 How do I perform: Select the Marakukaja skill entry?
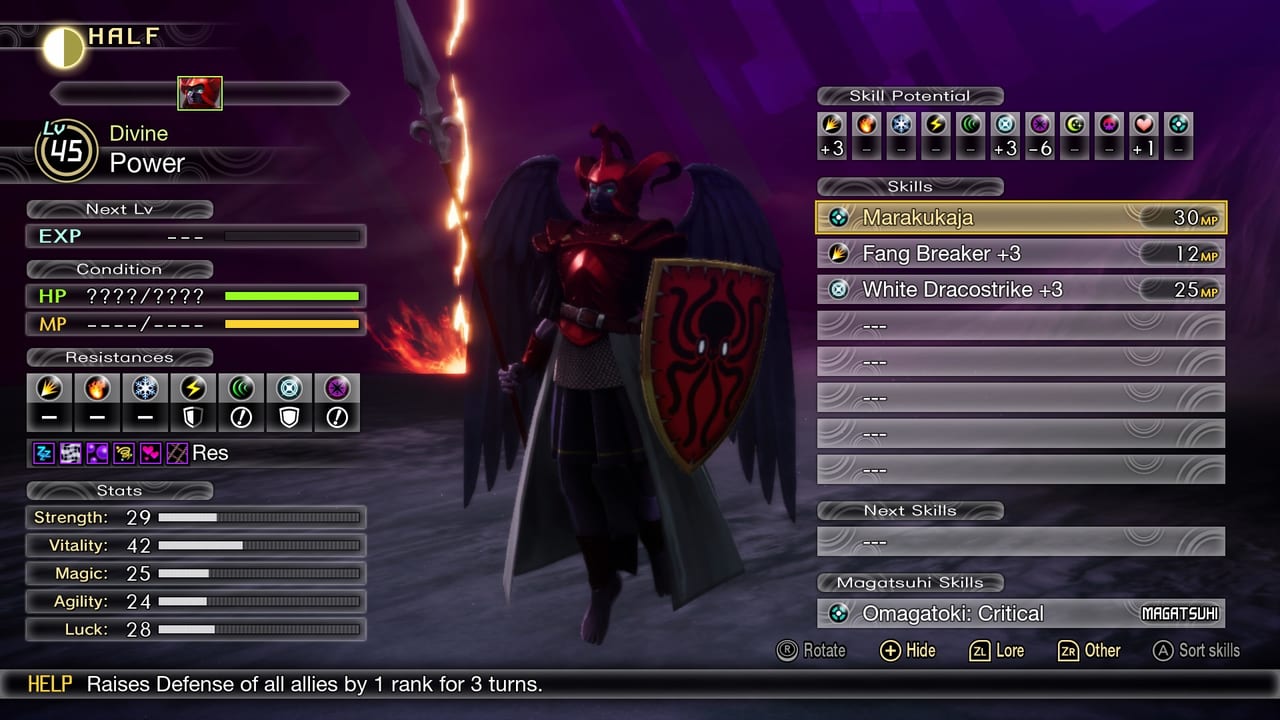[x=1020, y=217]
